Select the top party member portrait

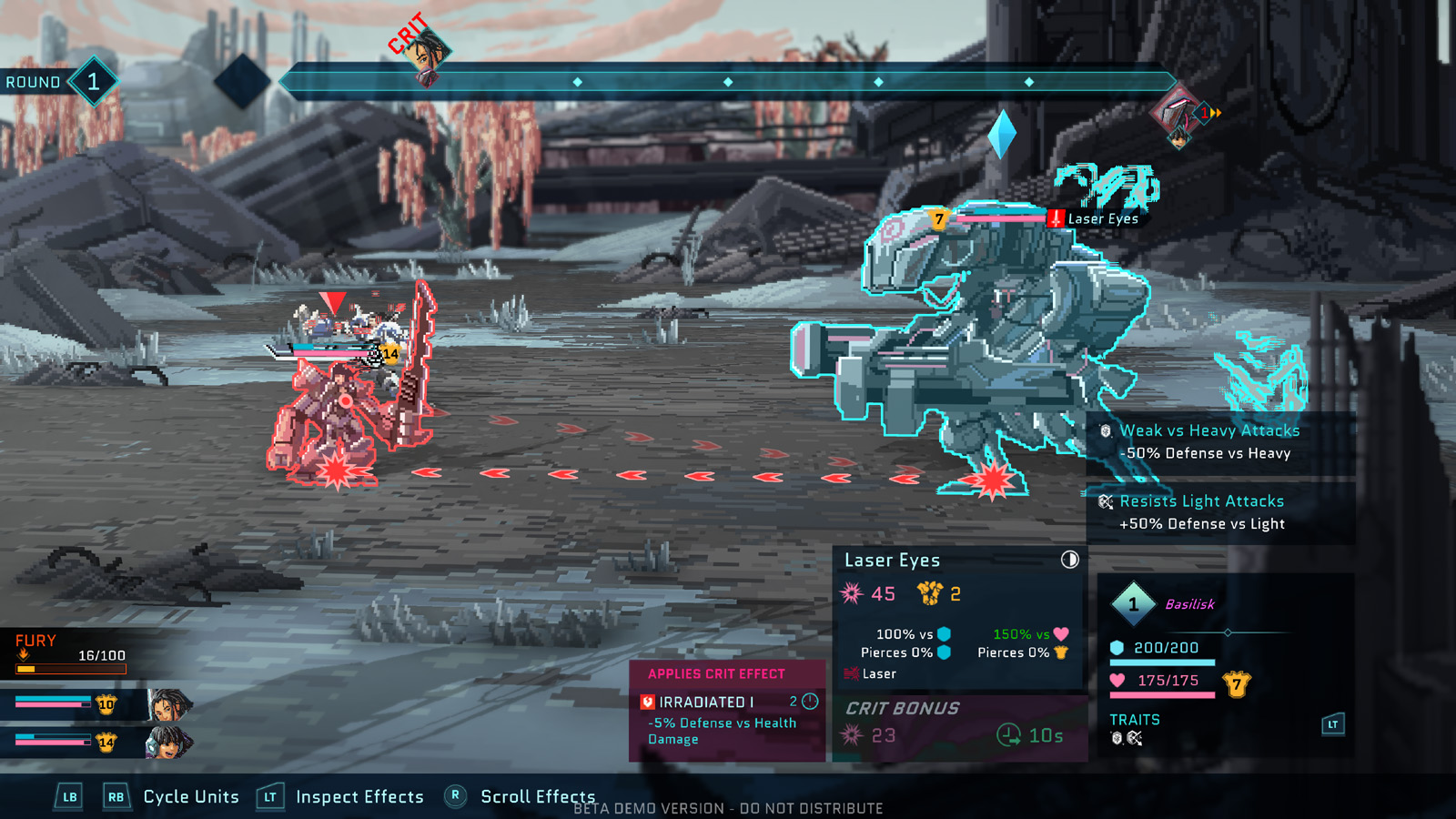pos(169,704)
